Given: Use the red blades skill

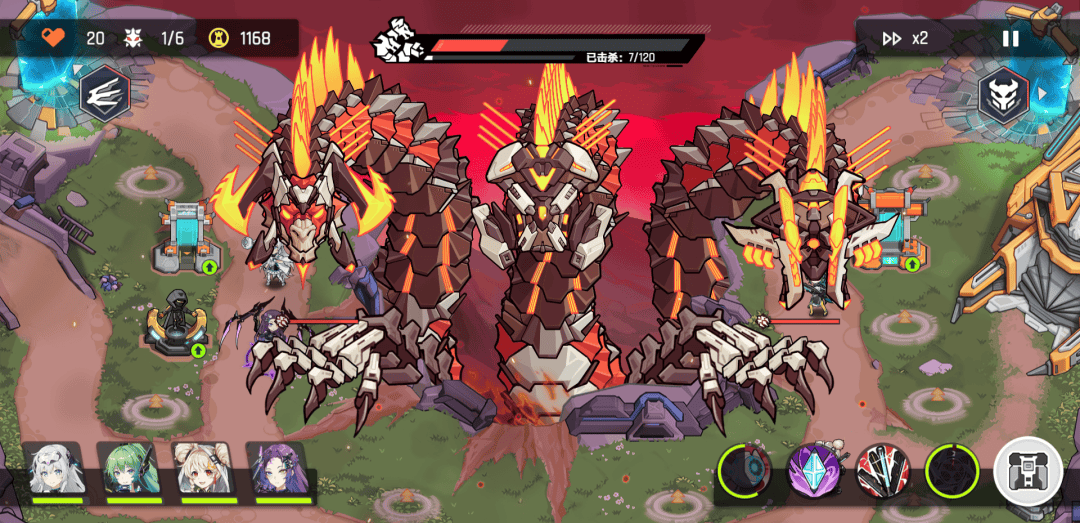Looking at the screenshot, I should [x=881, y=470].
